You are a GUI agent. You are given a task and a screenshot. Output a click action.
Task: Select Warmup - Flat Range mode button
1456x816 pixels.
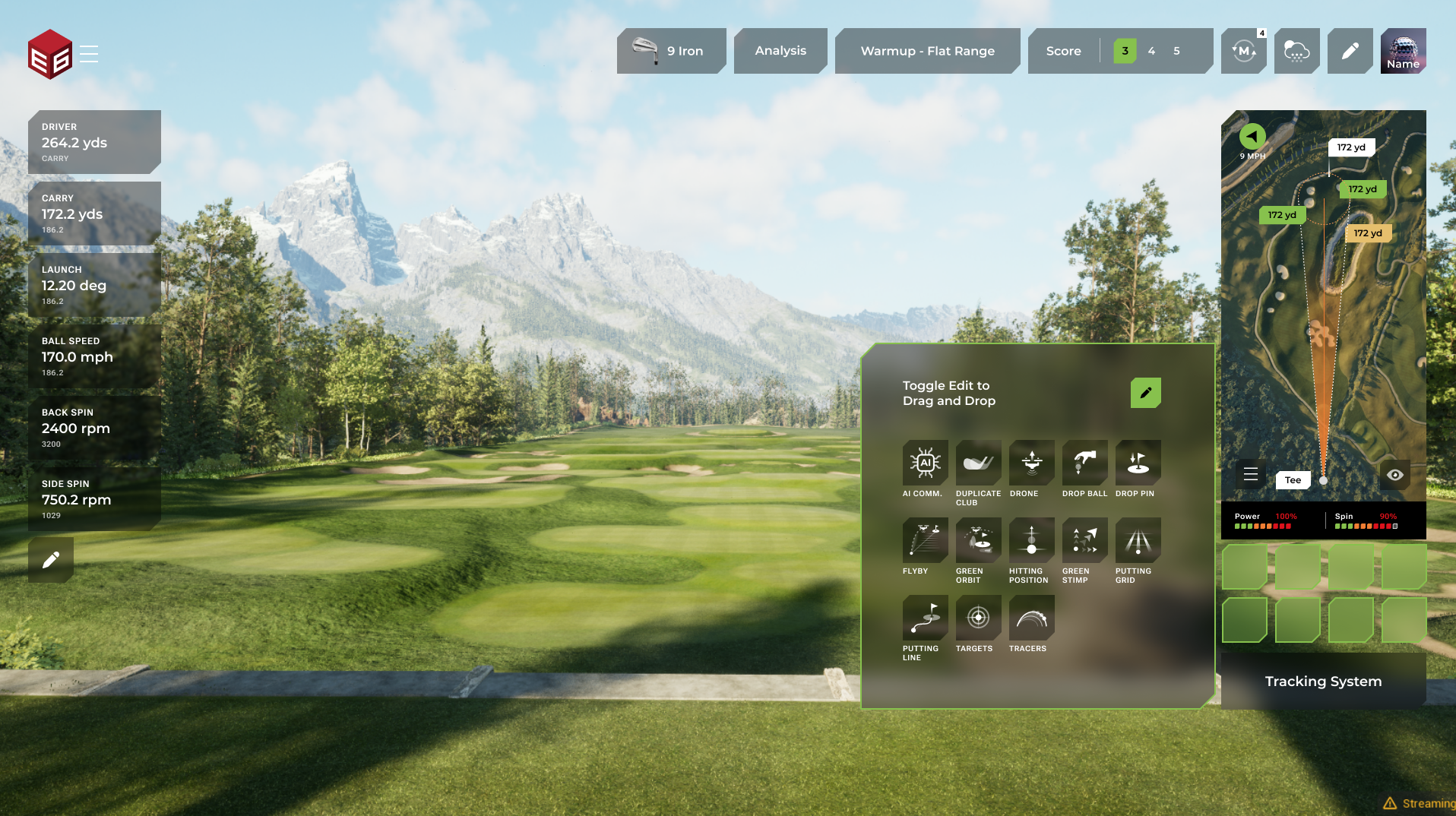(927, 51)
